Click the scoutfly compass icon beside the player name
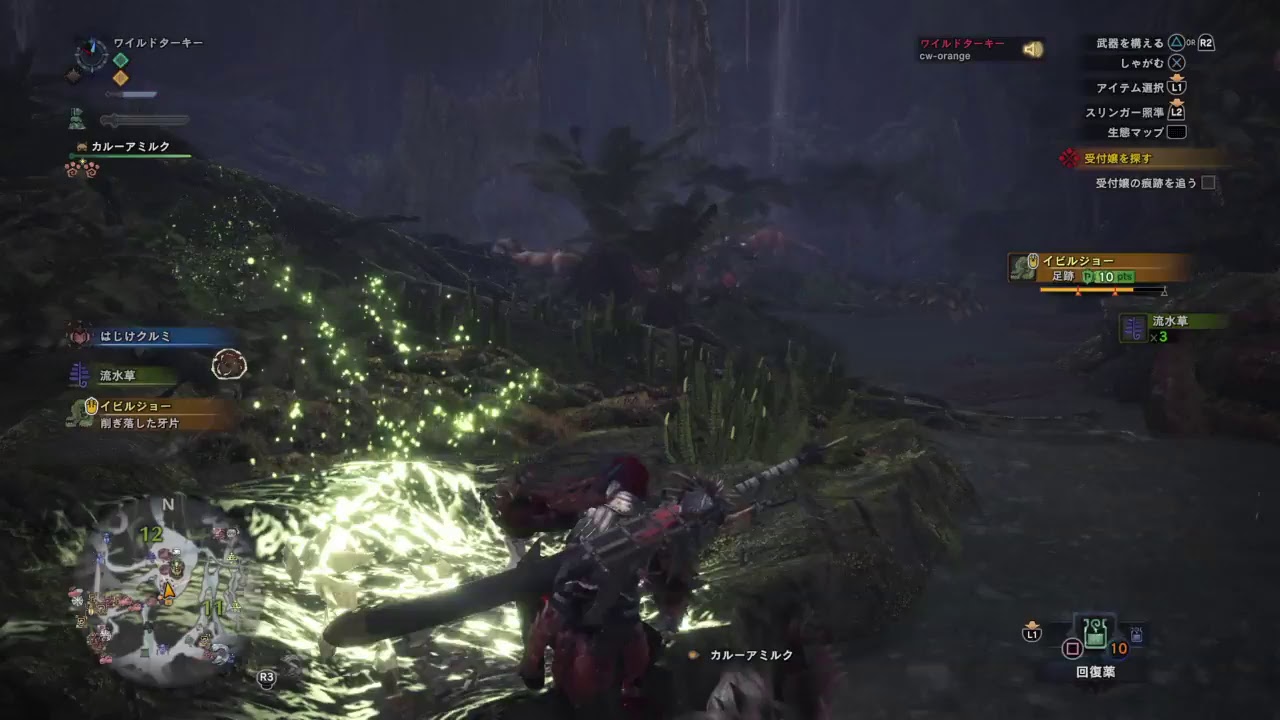This screenshot has width=1280, height=720. [91, 54]
